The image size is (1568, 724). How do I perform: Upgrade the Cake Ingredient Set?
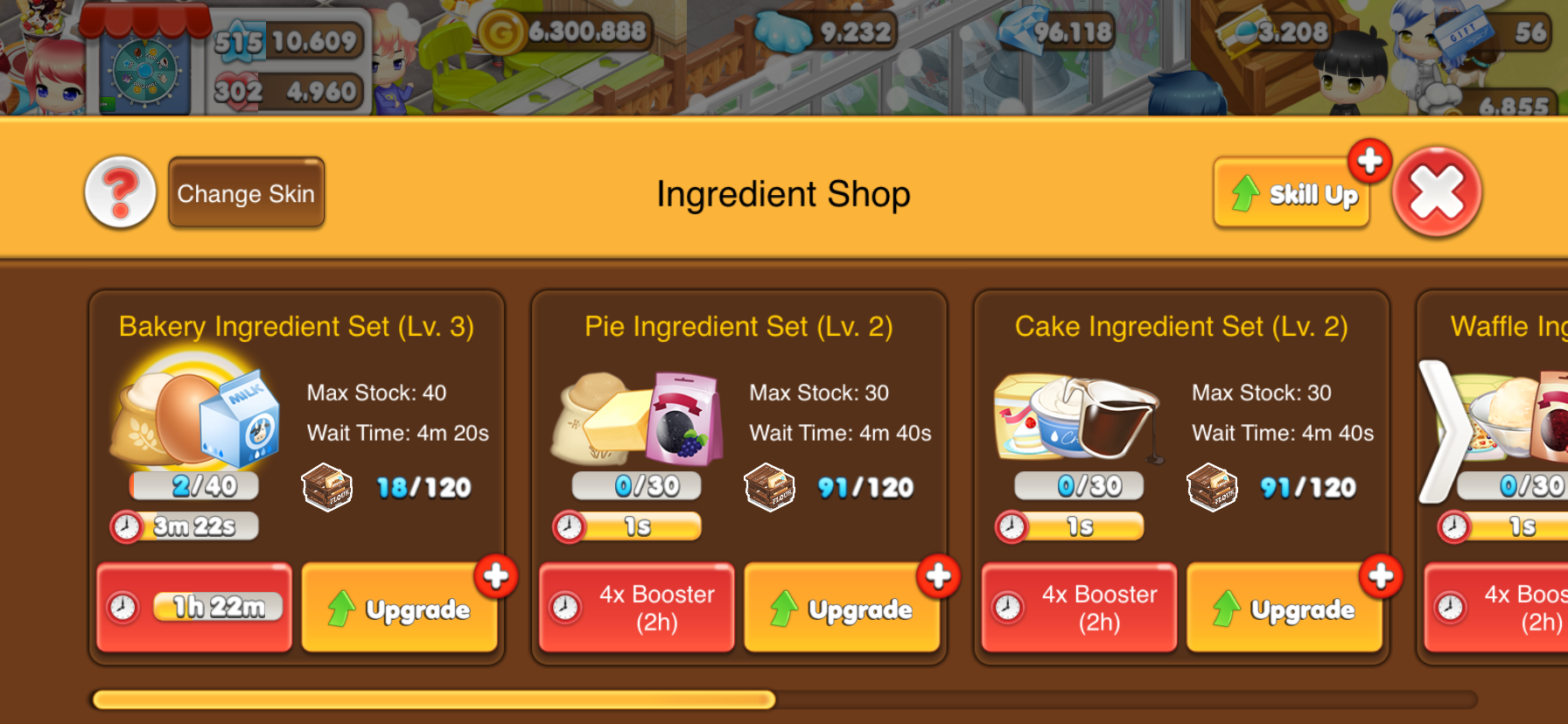point(1284,609)
